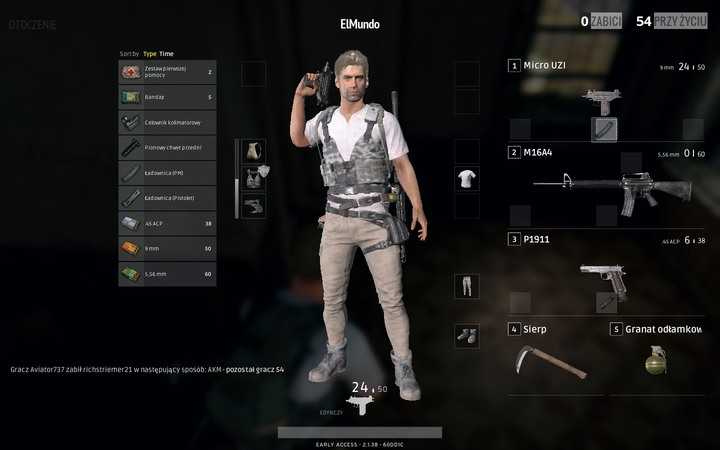
Task: Select the Pionowy chwyt przedni grip row
Action: pos(167,148)
